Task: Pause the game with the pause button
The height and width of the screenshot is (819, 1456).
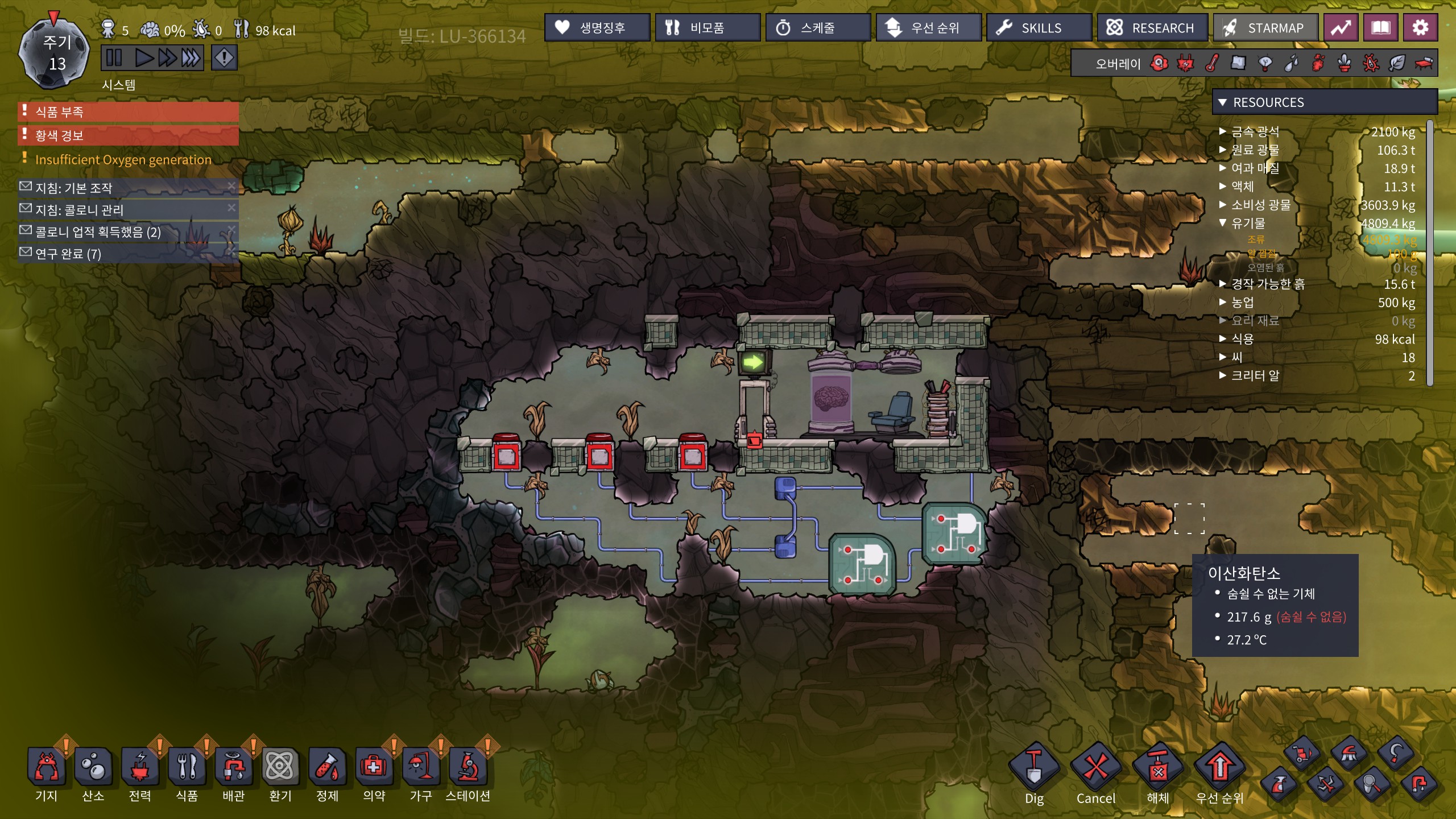Action: click(114, 58)
